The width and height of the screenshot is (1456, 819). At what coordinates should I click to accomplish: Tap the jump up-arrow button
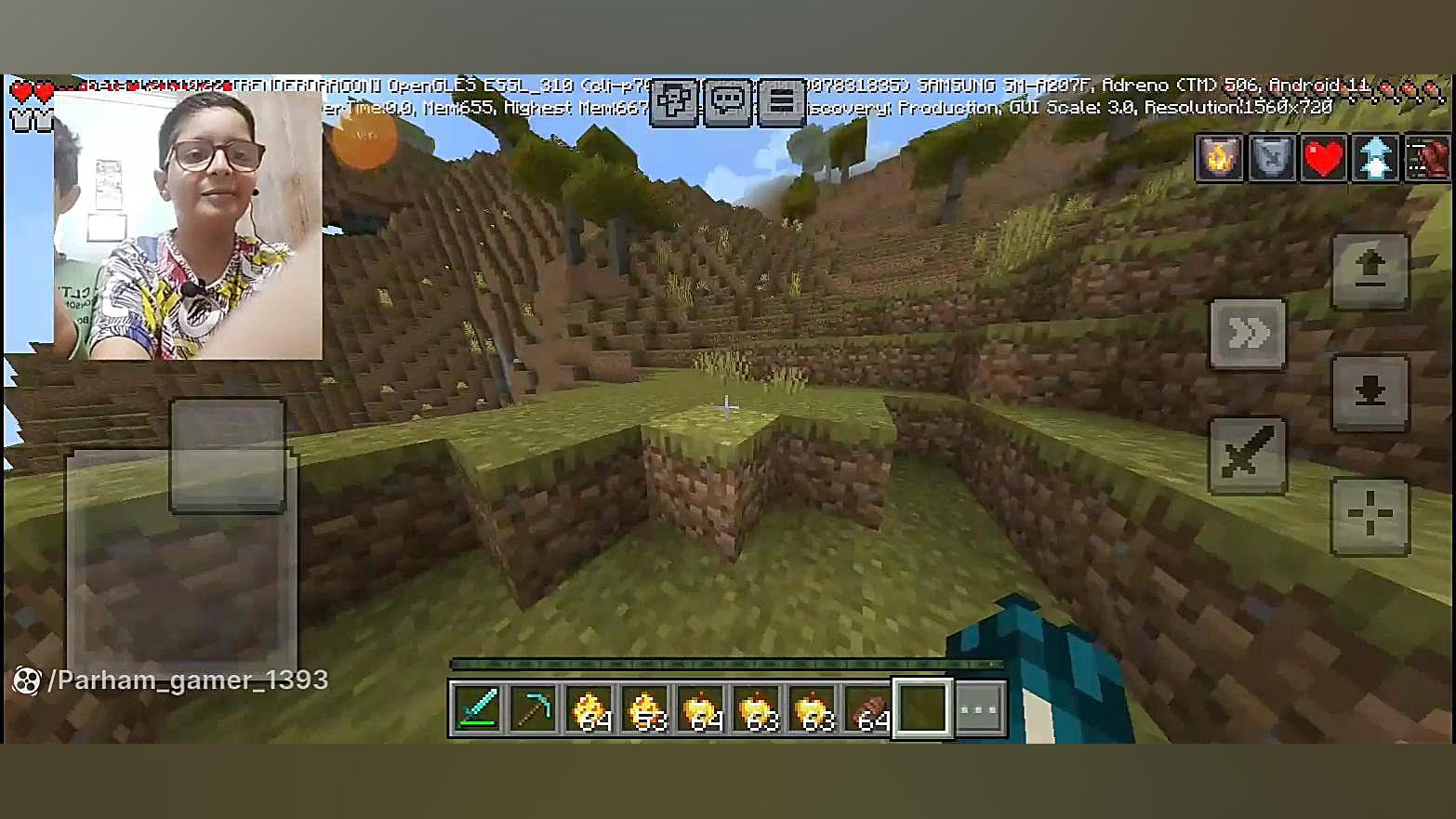point(1370,271)
